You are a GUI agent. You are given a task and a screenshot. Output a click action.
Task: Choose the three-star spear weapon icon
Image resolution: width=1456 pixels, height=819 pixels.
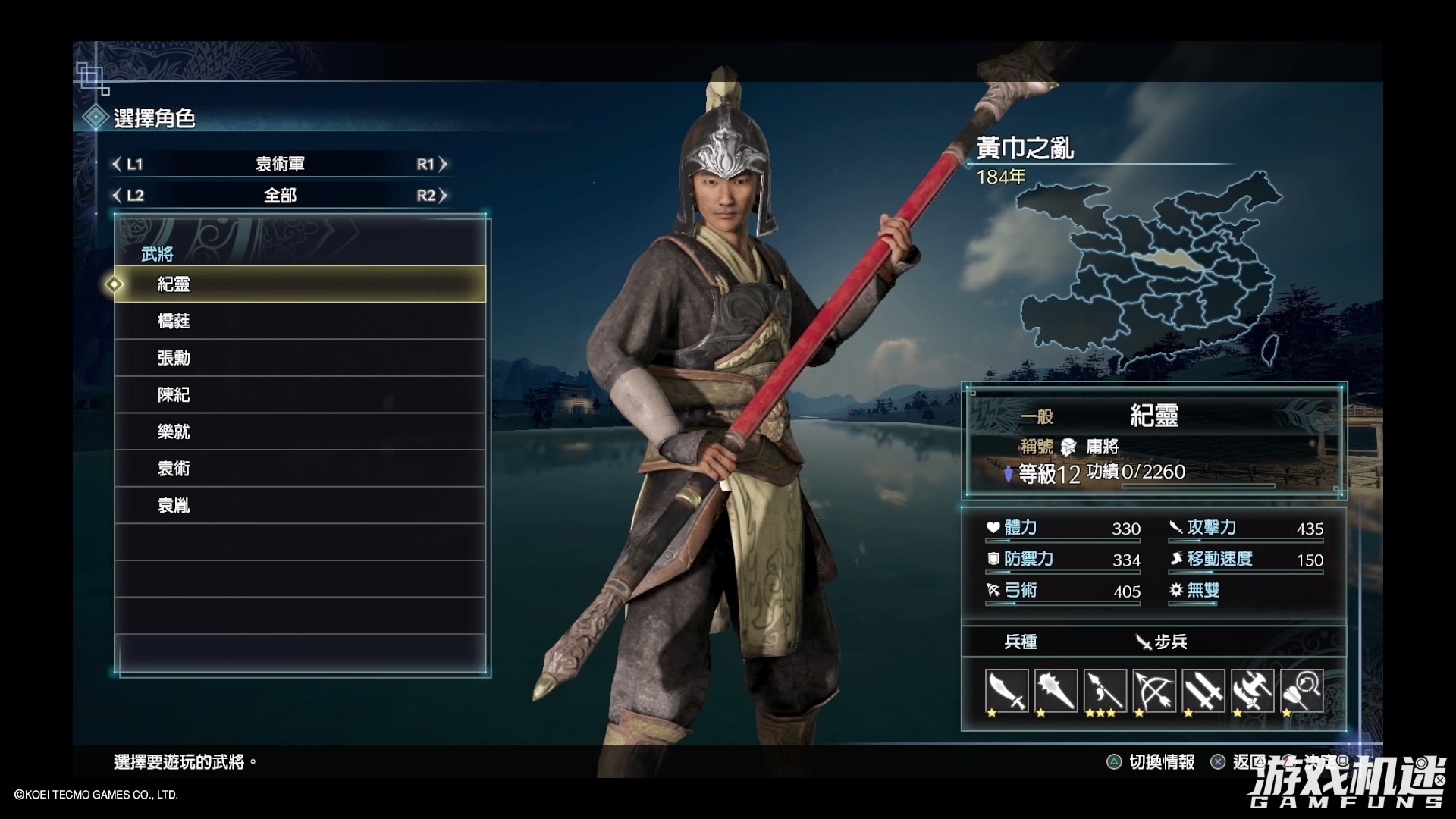[x=1105, y=691]
